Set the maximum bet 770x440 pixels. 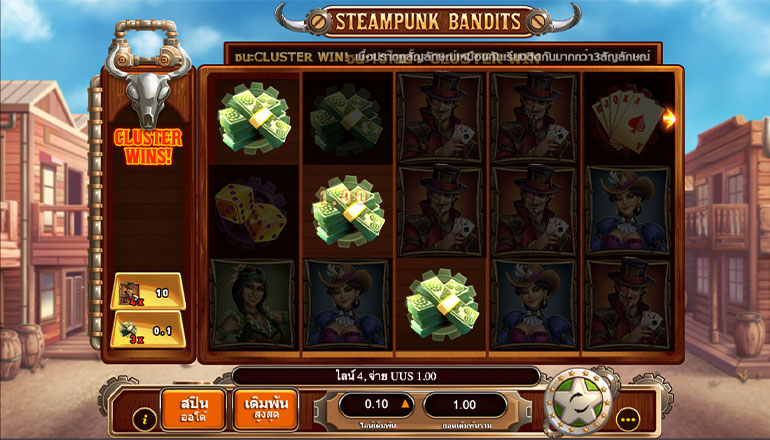pyautogui.click(x=263, y=410)
